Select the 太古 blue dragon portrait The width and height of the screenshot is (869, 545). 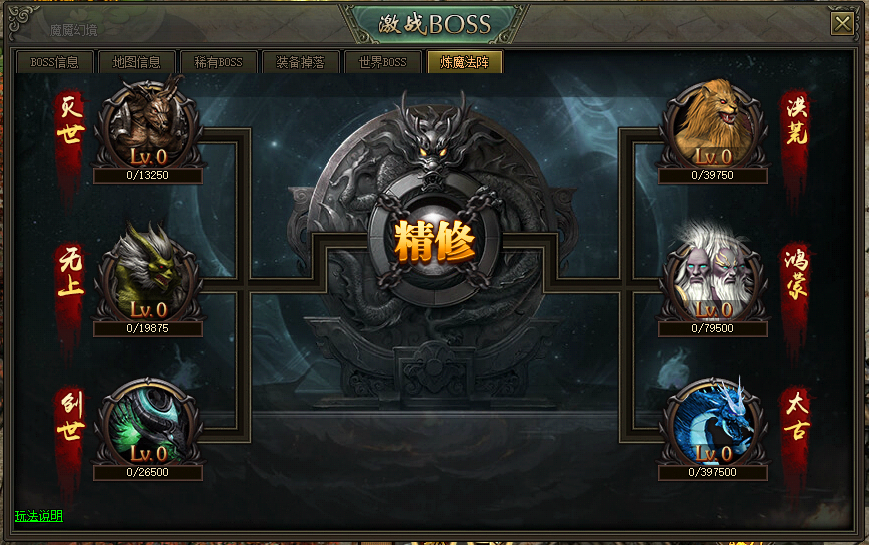tap(713, 425)
